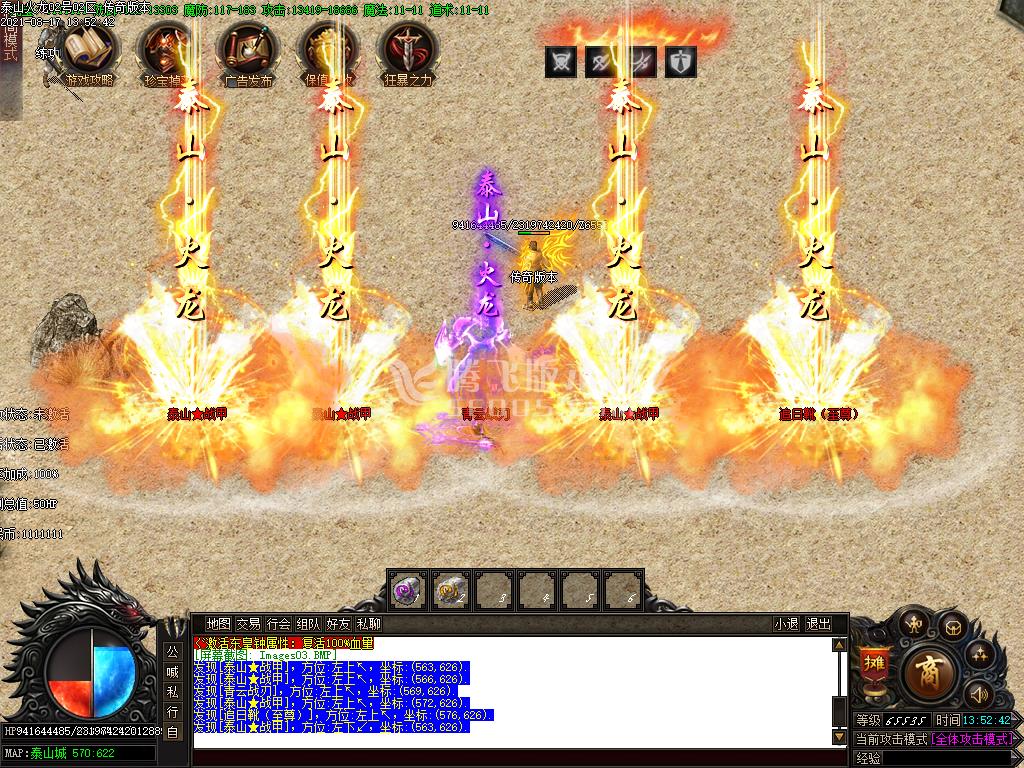Open the character figure icon

[x=912, y=623]
